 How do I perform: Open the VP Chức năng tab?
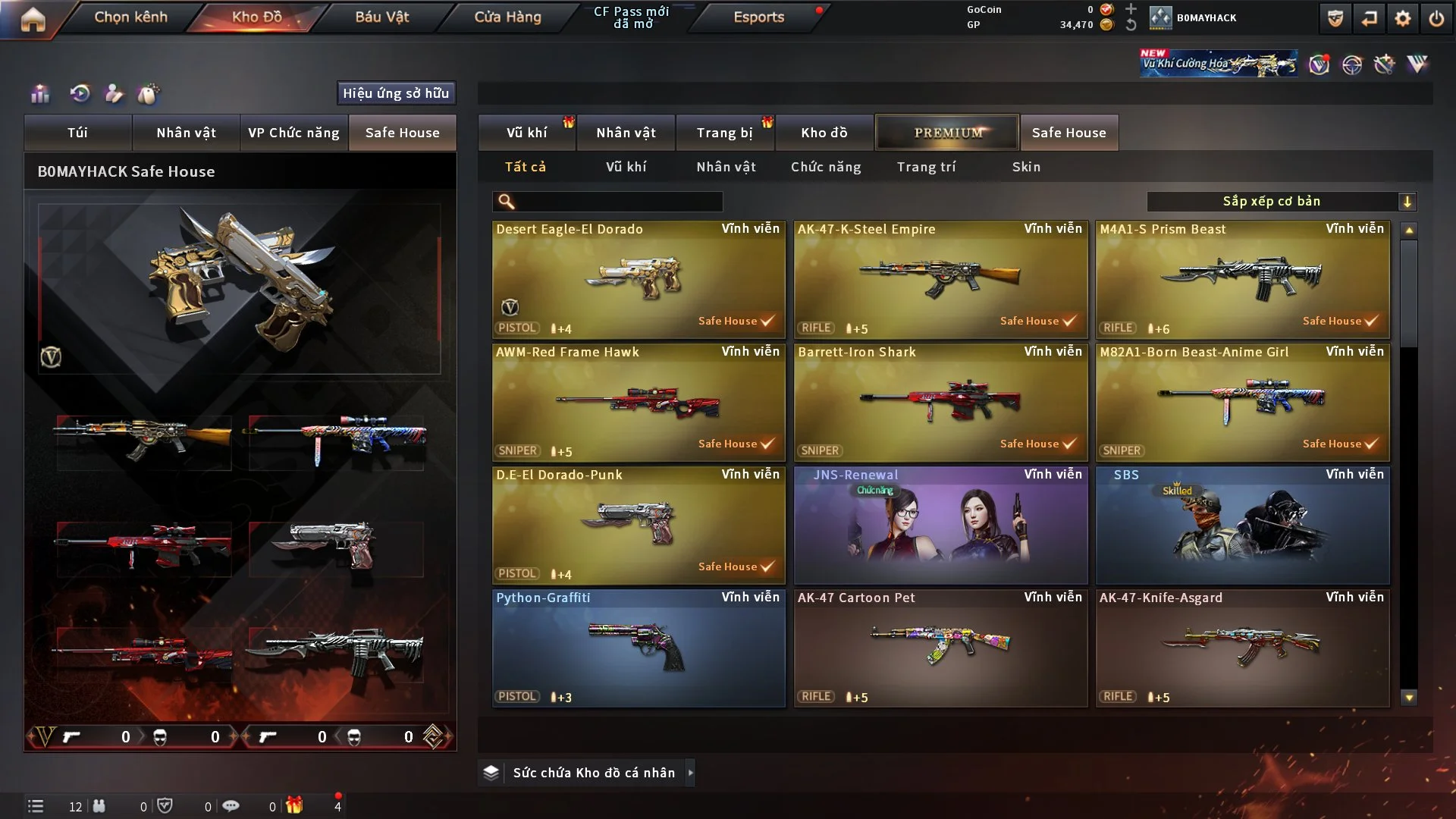(x=293, y=133)
